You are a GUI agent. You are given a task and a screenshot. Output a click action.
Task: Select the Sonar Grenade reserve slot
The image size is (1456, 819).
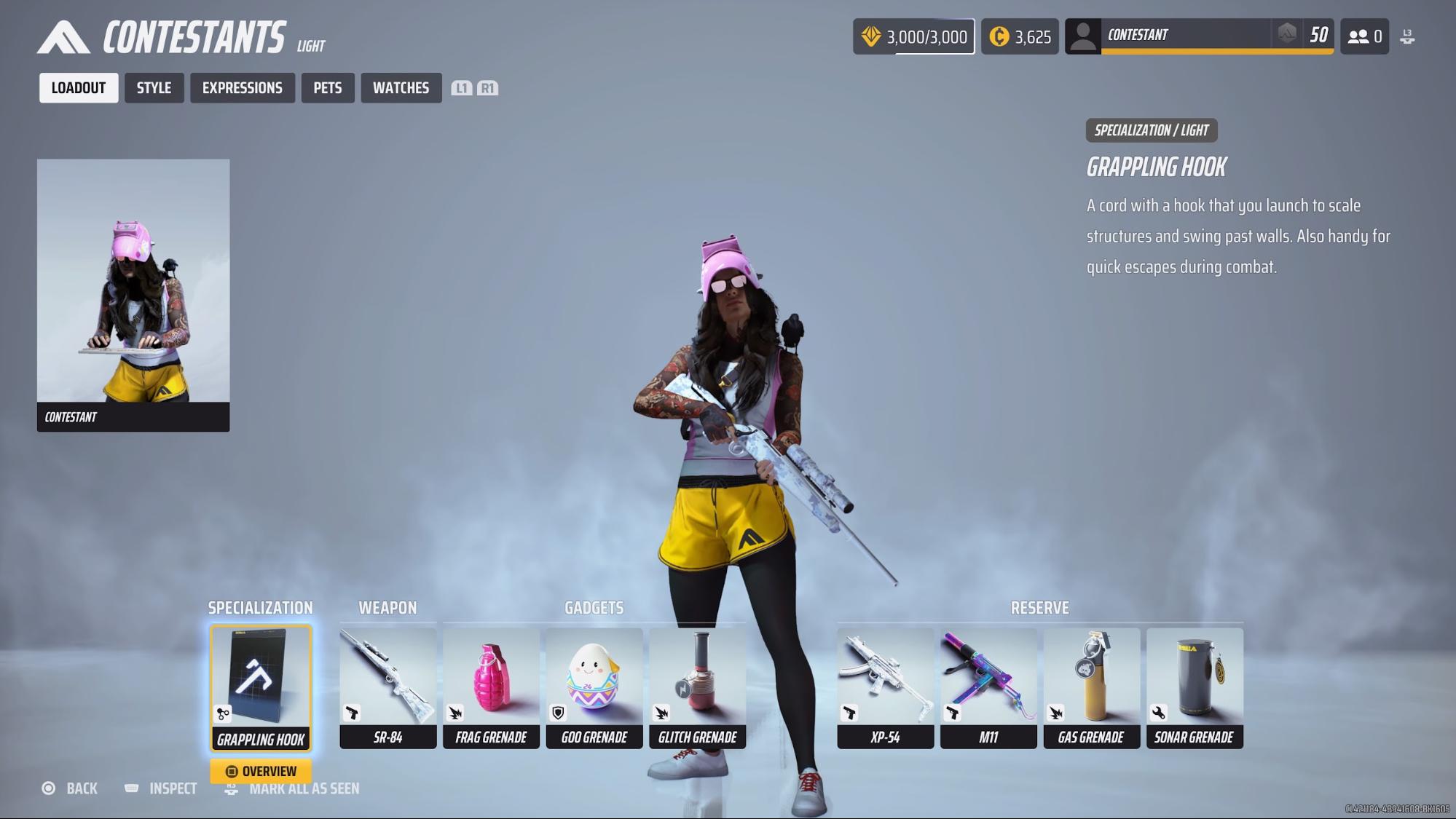tap(1195, 688)
